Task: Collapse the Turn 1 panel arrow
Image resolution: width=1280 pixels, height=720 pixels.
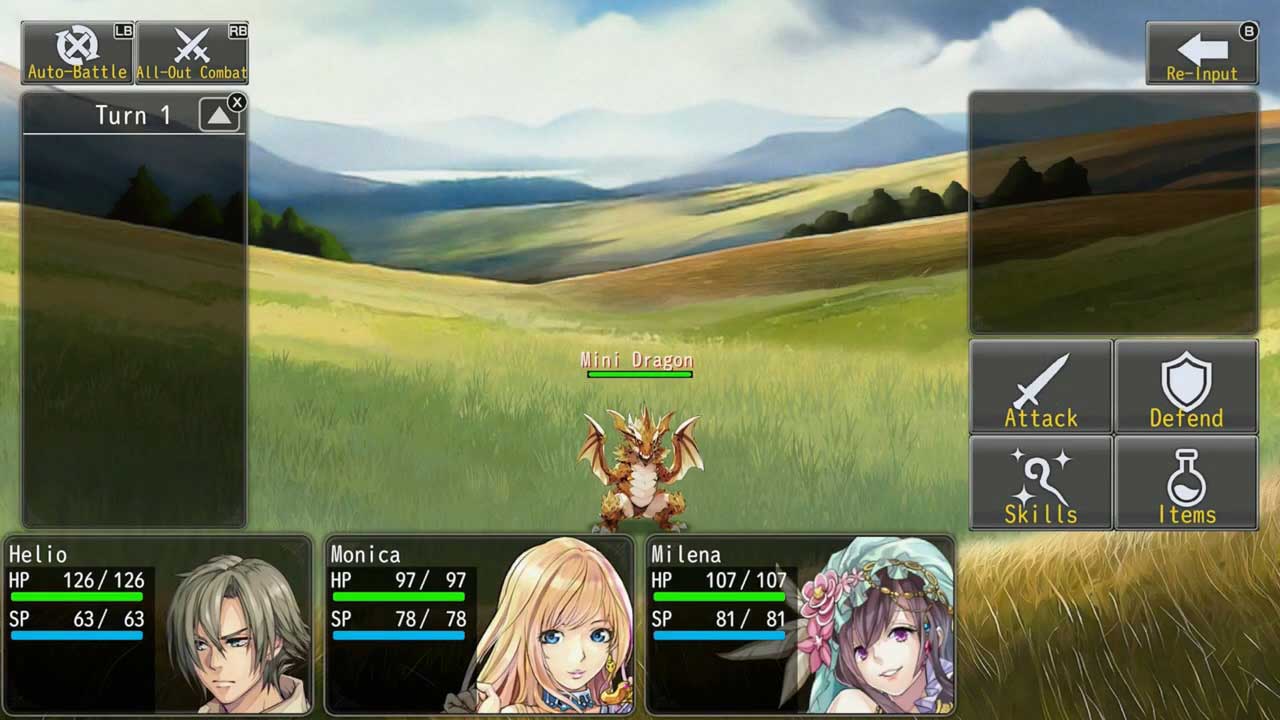Action: coord(219,116)
